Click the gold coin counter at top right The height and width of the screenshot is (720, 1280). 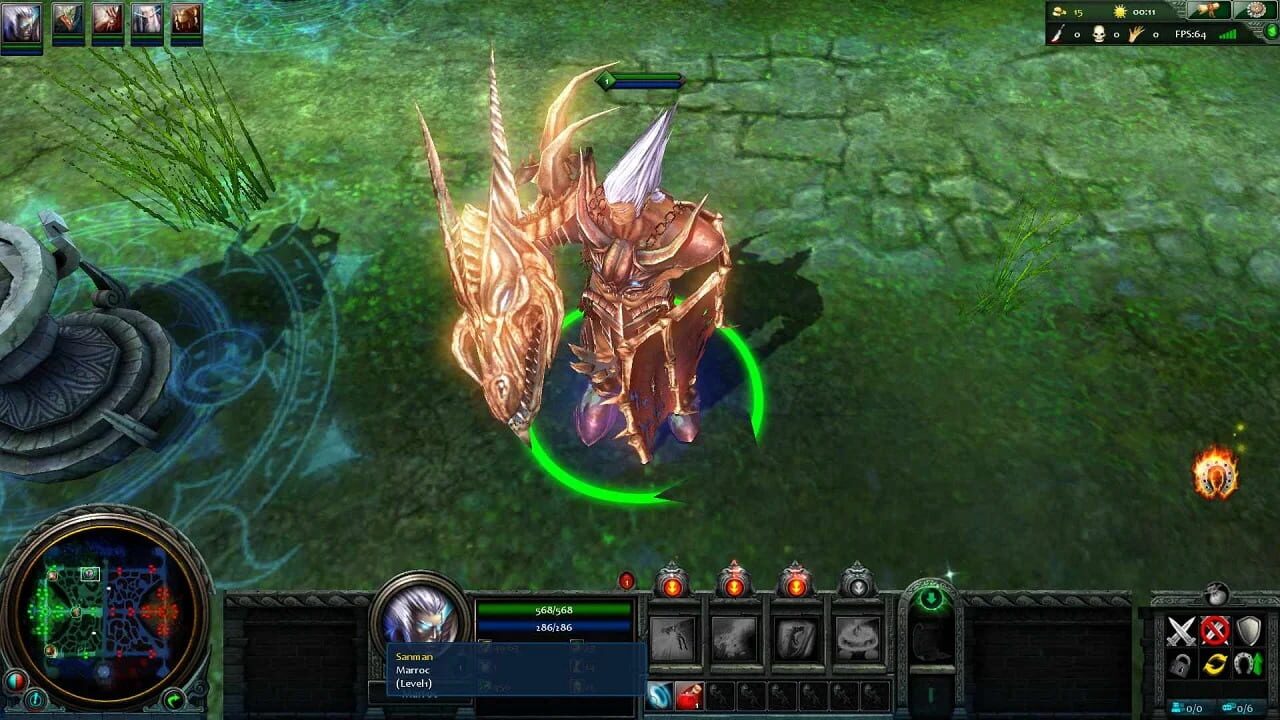pyautogui.click(x=1062, y=13)
